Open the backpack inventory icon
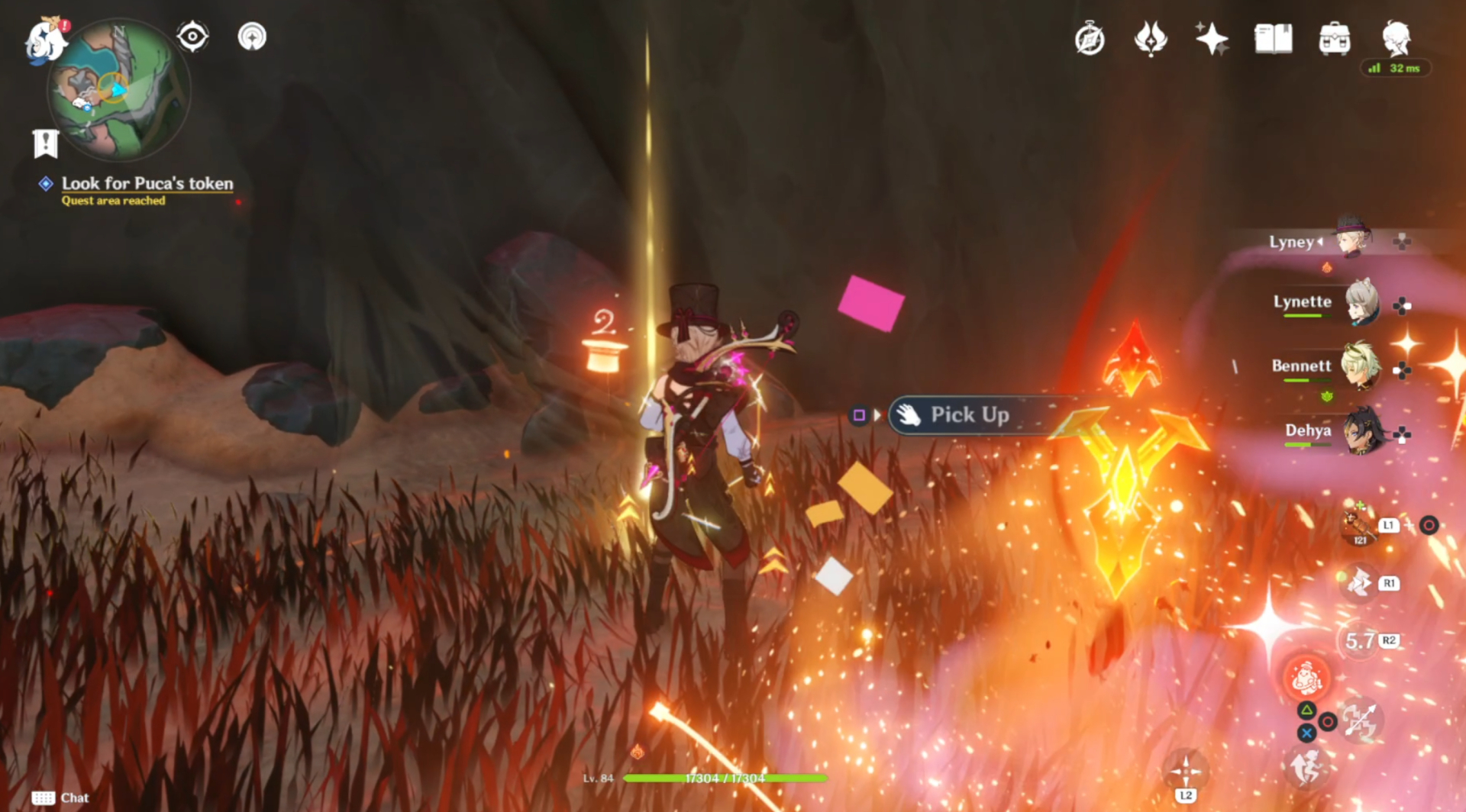 [x=1334, y=39]
